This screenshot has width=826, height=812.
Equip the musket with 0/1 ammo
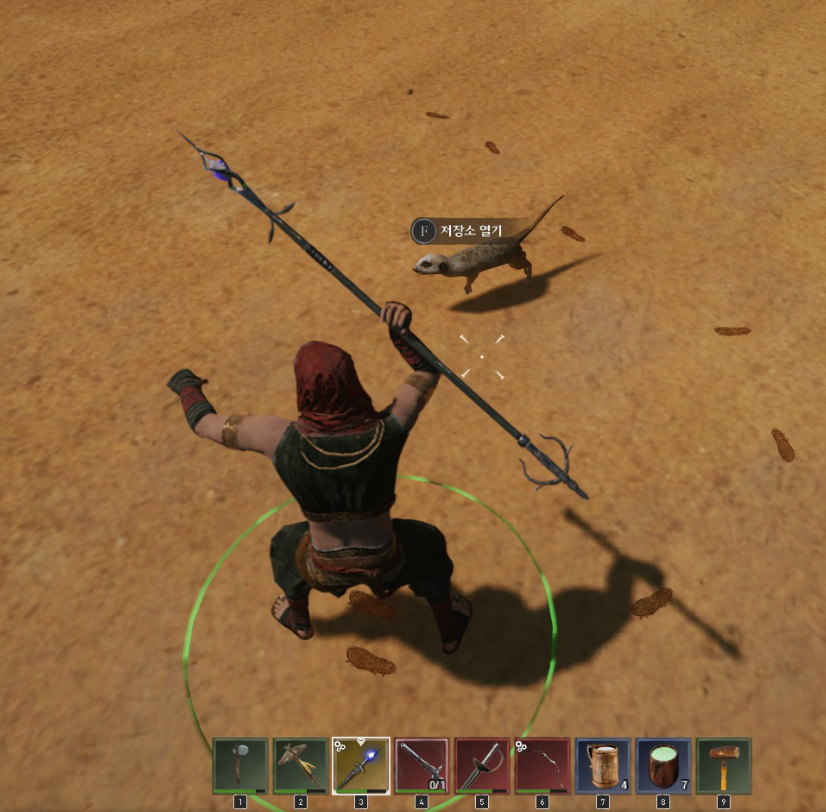421,765
